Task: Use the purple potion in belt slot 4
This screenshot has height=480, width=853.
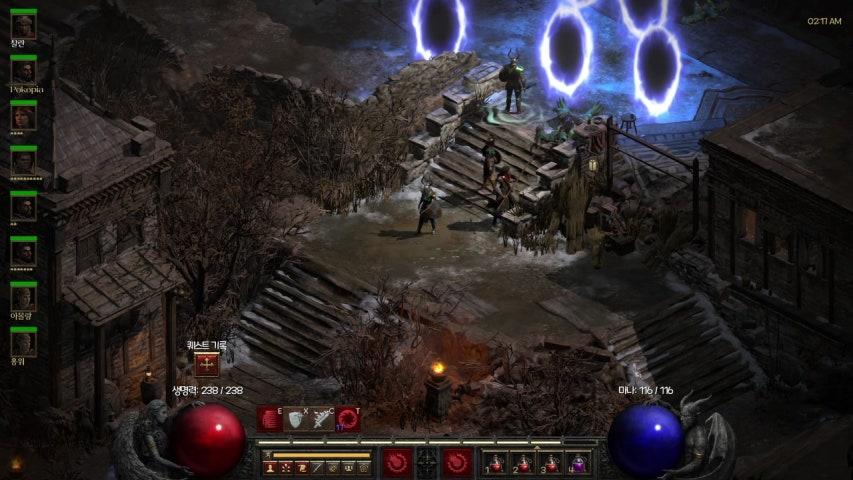Action: 578,463
